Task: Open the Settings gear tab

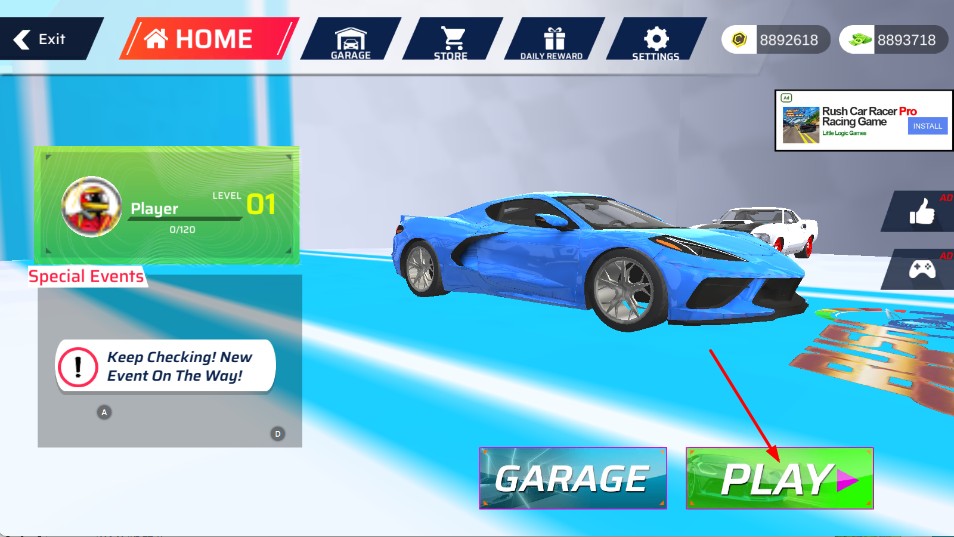Action: [655, 40]
